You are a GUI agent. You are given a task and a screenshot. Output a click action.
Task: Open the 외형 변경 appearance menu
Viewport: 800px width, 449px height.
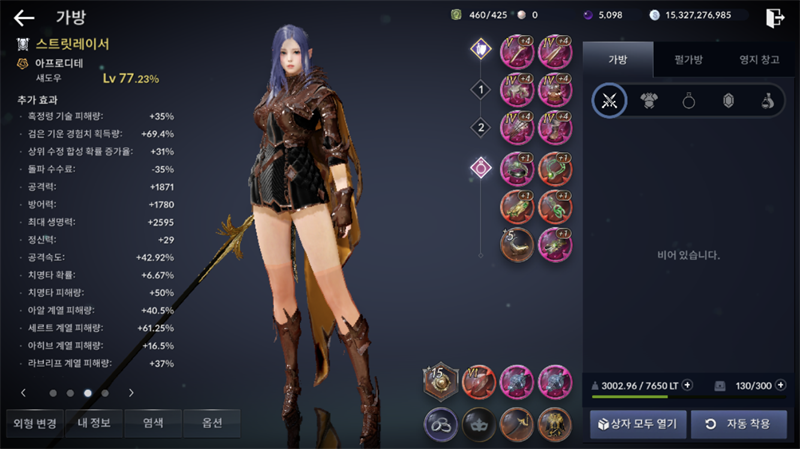pos(35,423)
